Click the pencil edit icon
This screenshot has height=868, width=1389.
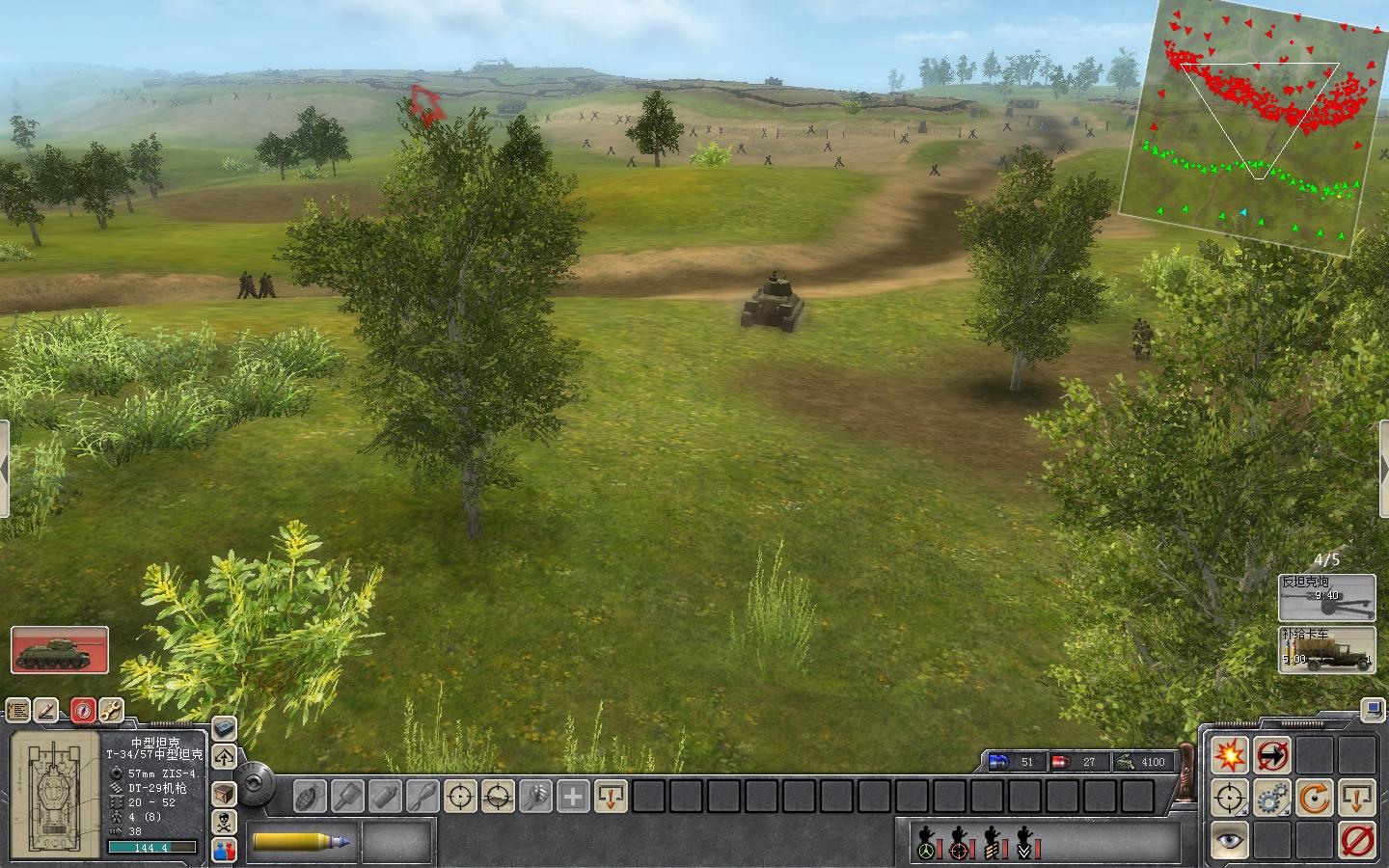(46, 711)
